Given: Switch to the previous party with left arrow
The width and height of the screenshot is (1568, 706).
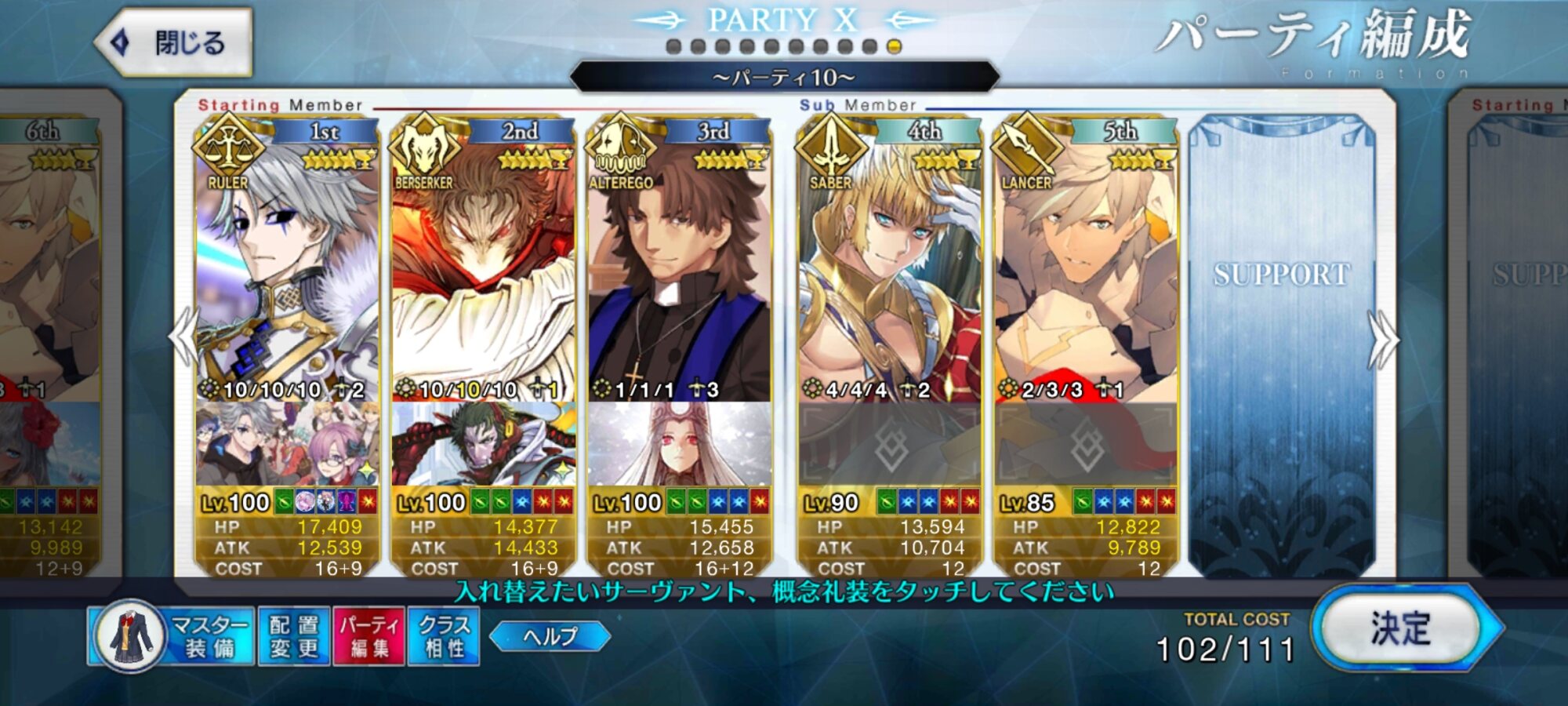Looking at the screenshot, I should (x=183, y=337).
